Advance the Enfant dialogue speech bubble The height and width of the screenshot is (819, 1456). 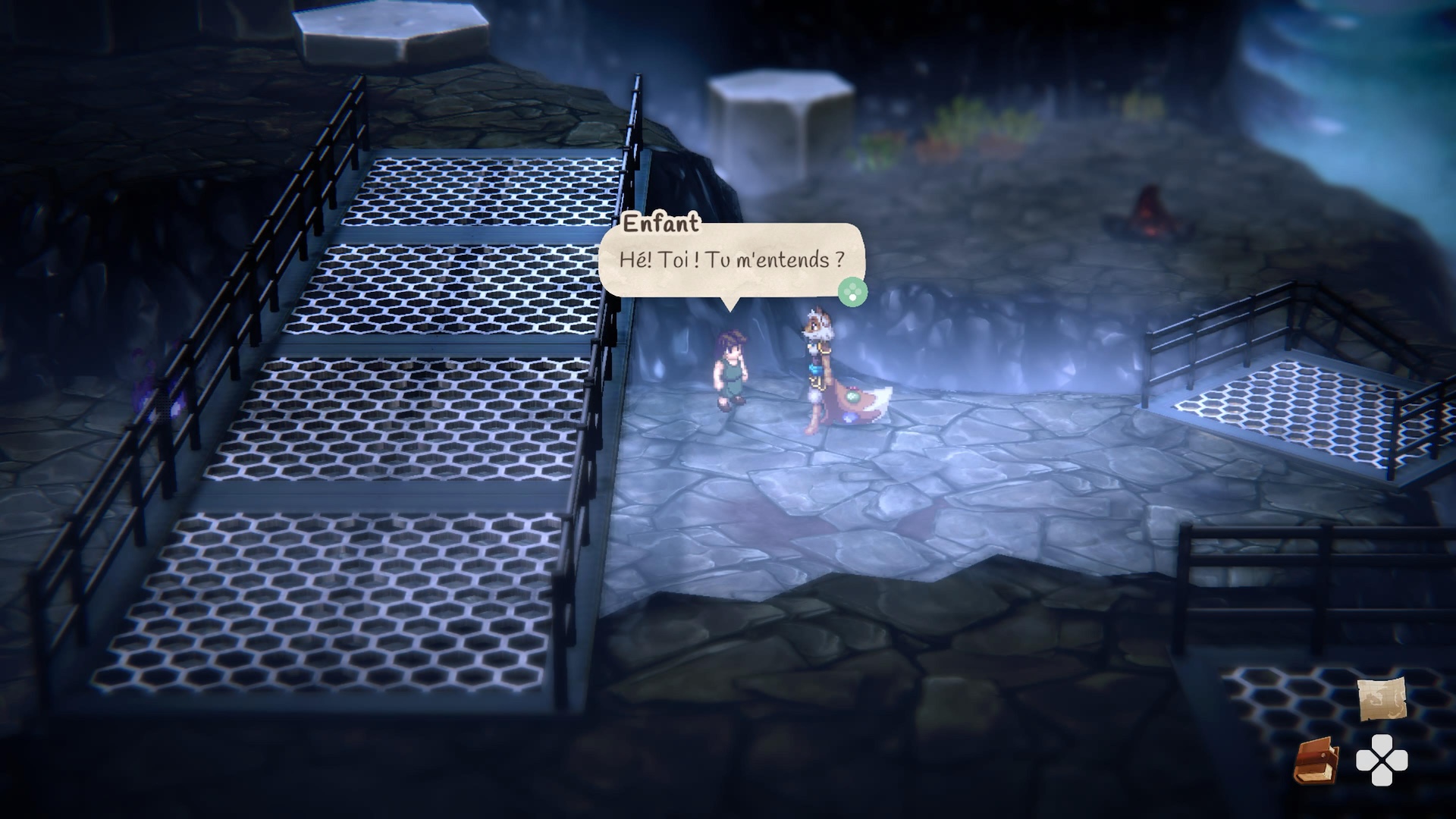click(852, 291)
